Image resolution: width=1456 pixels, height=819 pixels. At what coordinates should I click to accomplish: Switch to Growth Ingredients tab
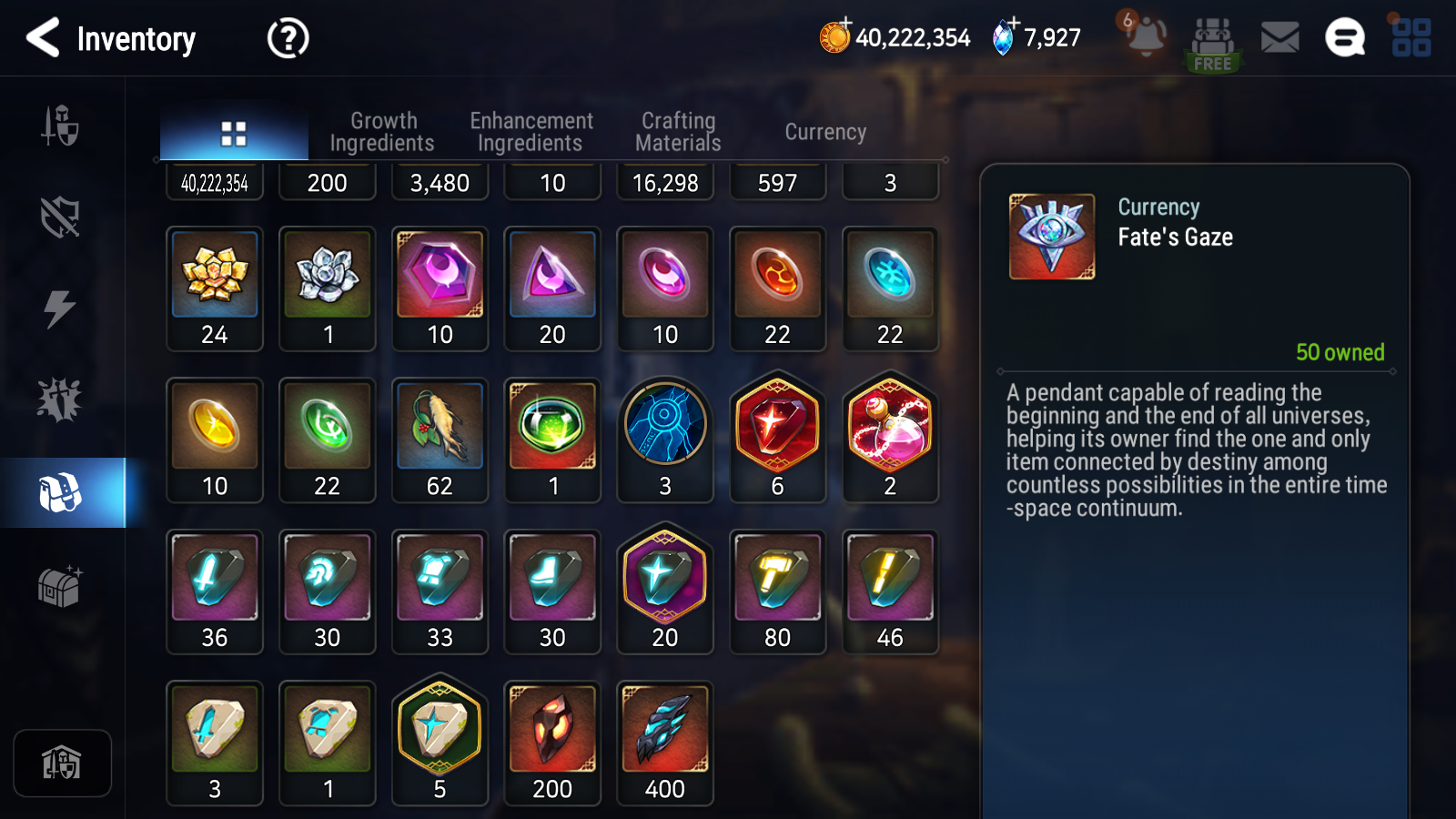click(382, 132)
